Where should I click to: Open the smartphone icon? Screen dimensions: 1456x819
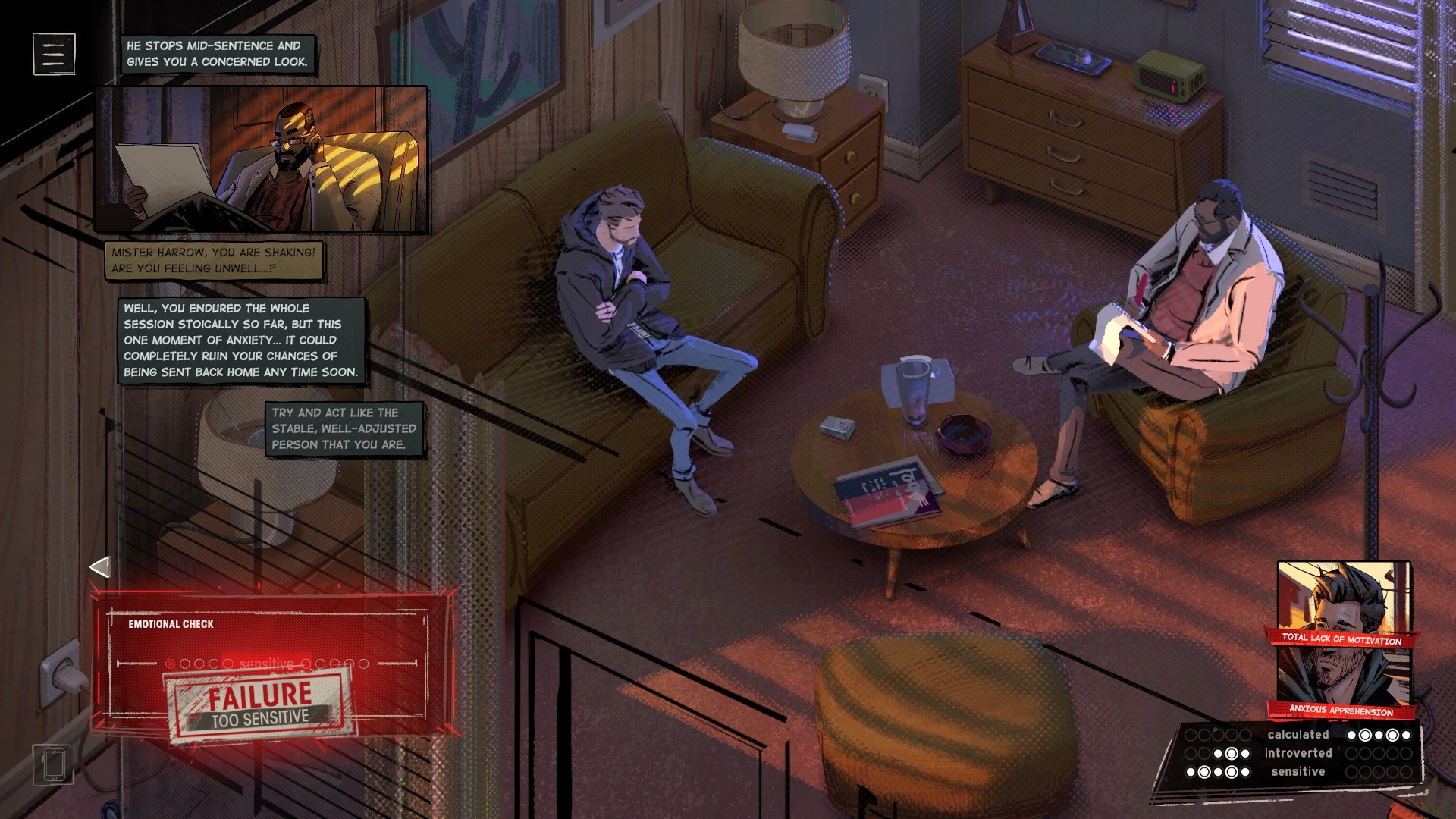pyautogui.click(x=53, y=764)
